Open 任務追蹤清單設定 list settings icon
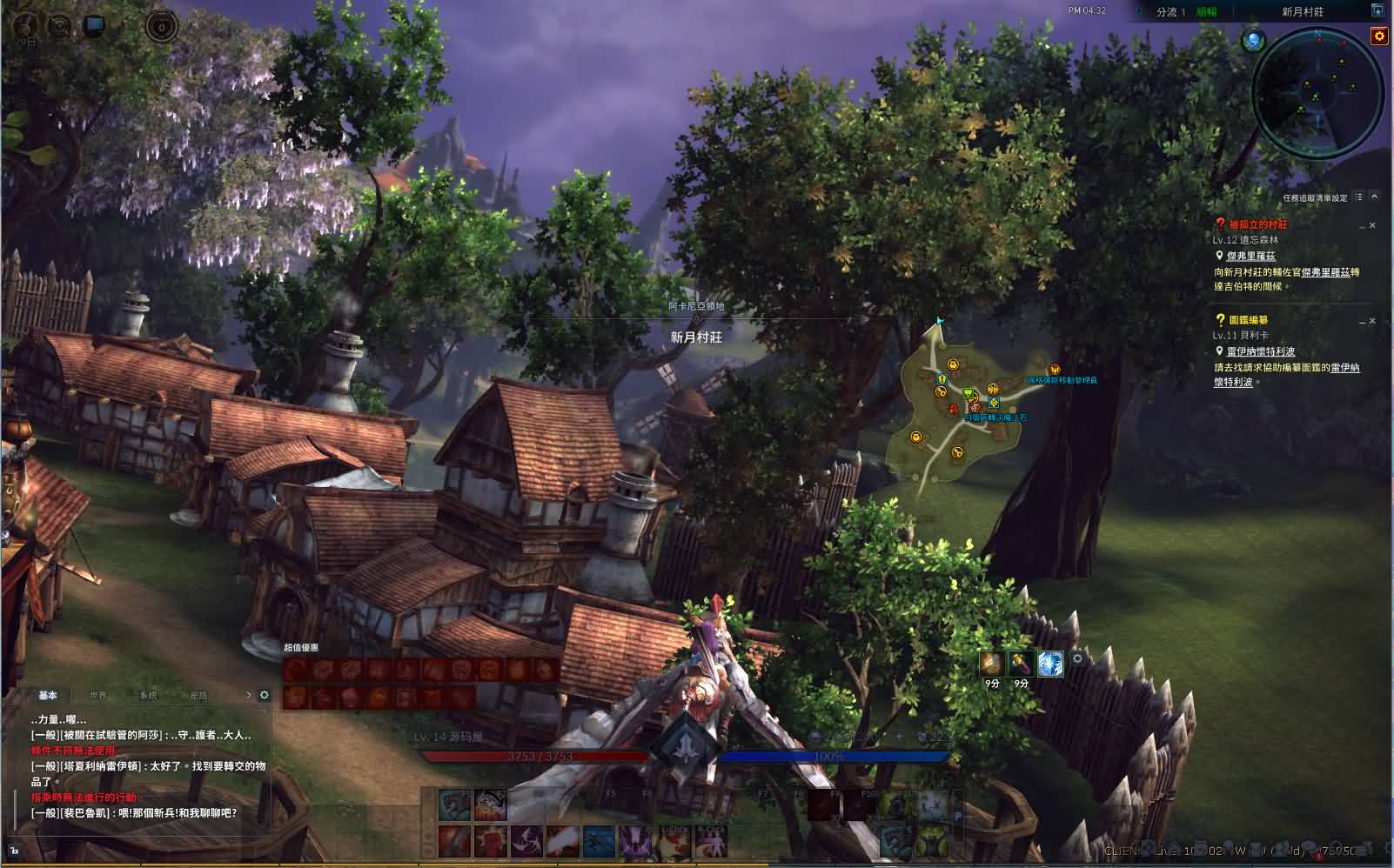This screenshot has width=1394, height=868. [x=1359, y=197]
